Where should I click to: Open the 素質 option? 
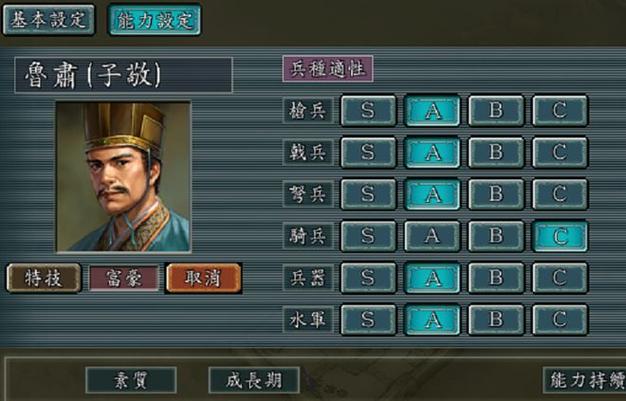tap(130, 380)
